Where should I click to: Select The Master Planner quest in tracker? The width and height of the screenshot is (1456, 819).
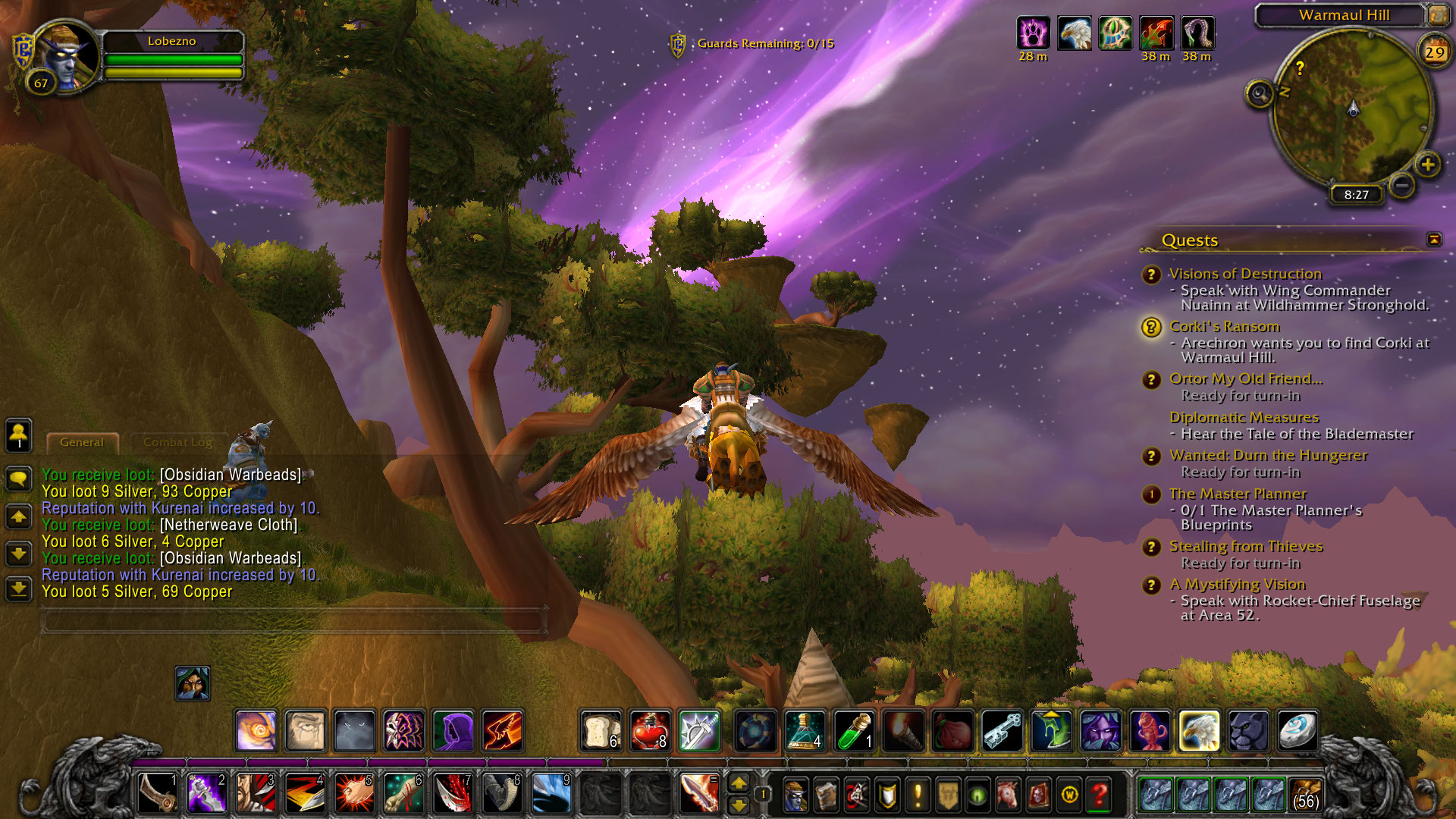point(1238,494)
